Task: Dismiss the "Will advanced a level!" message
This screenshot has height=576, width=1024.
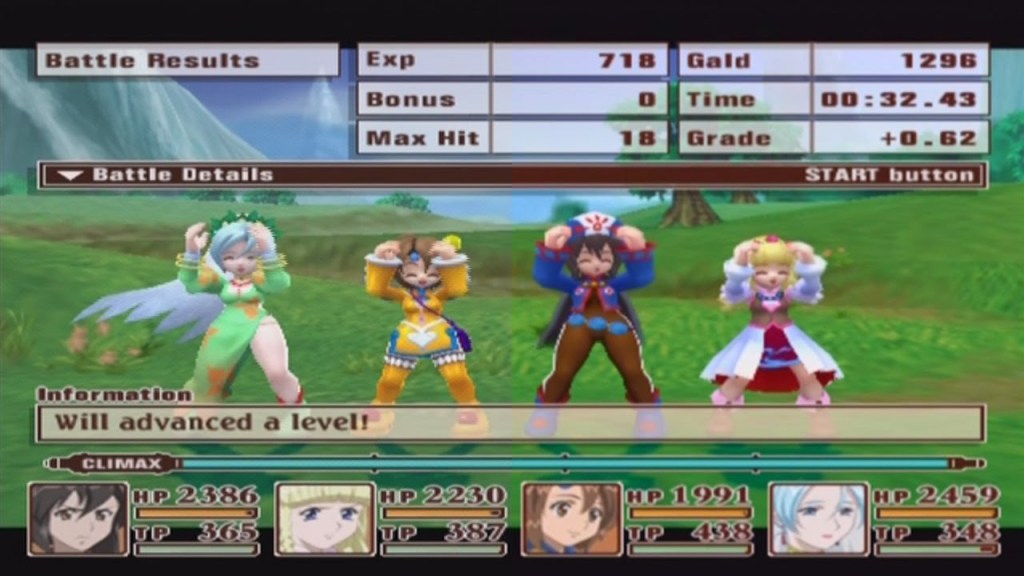Action: click(x=510, y=422)
